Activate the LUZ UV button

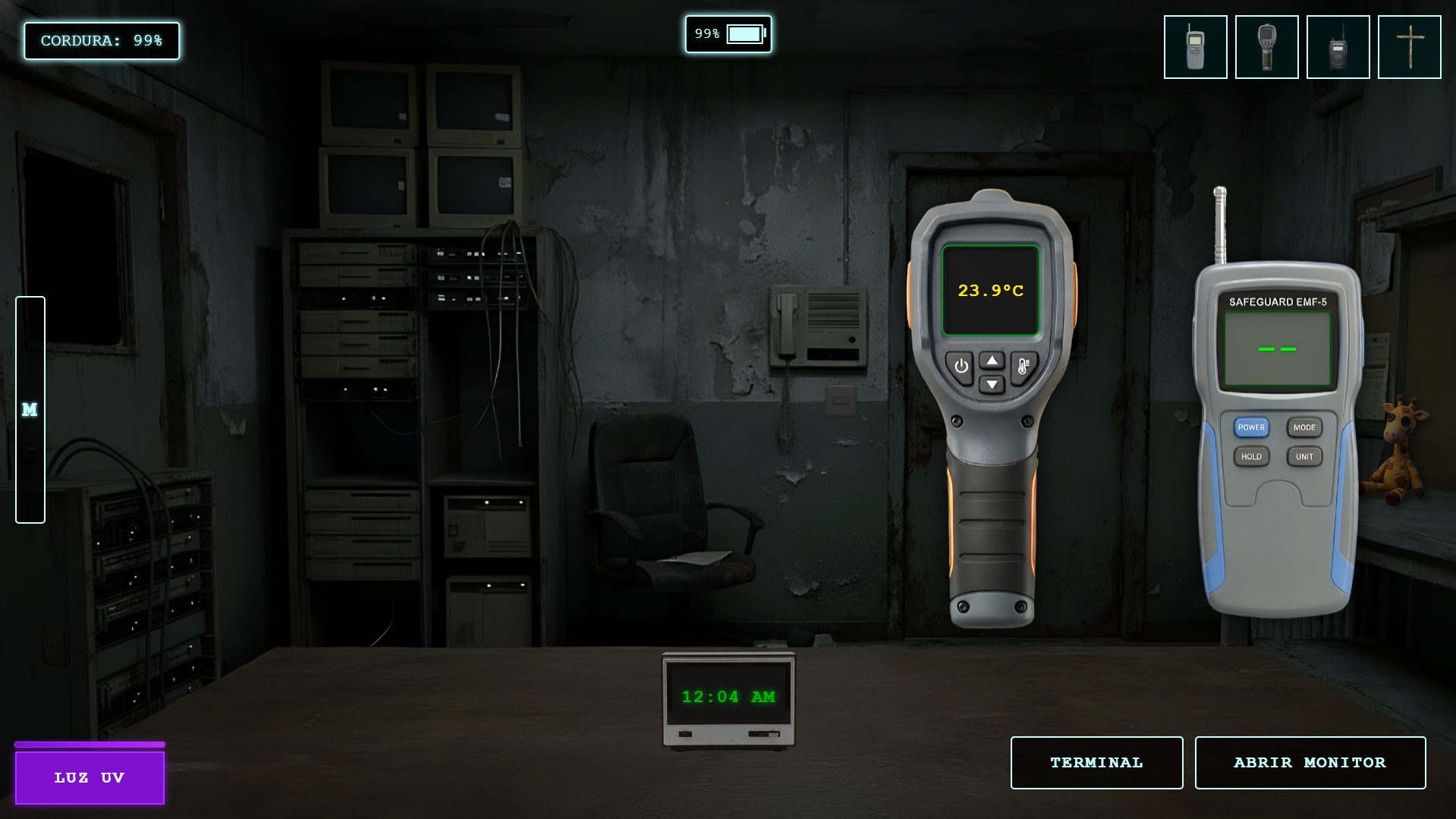pyautogui.click(x=90, y=777)
